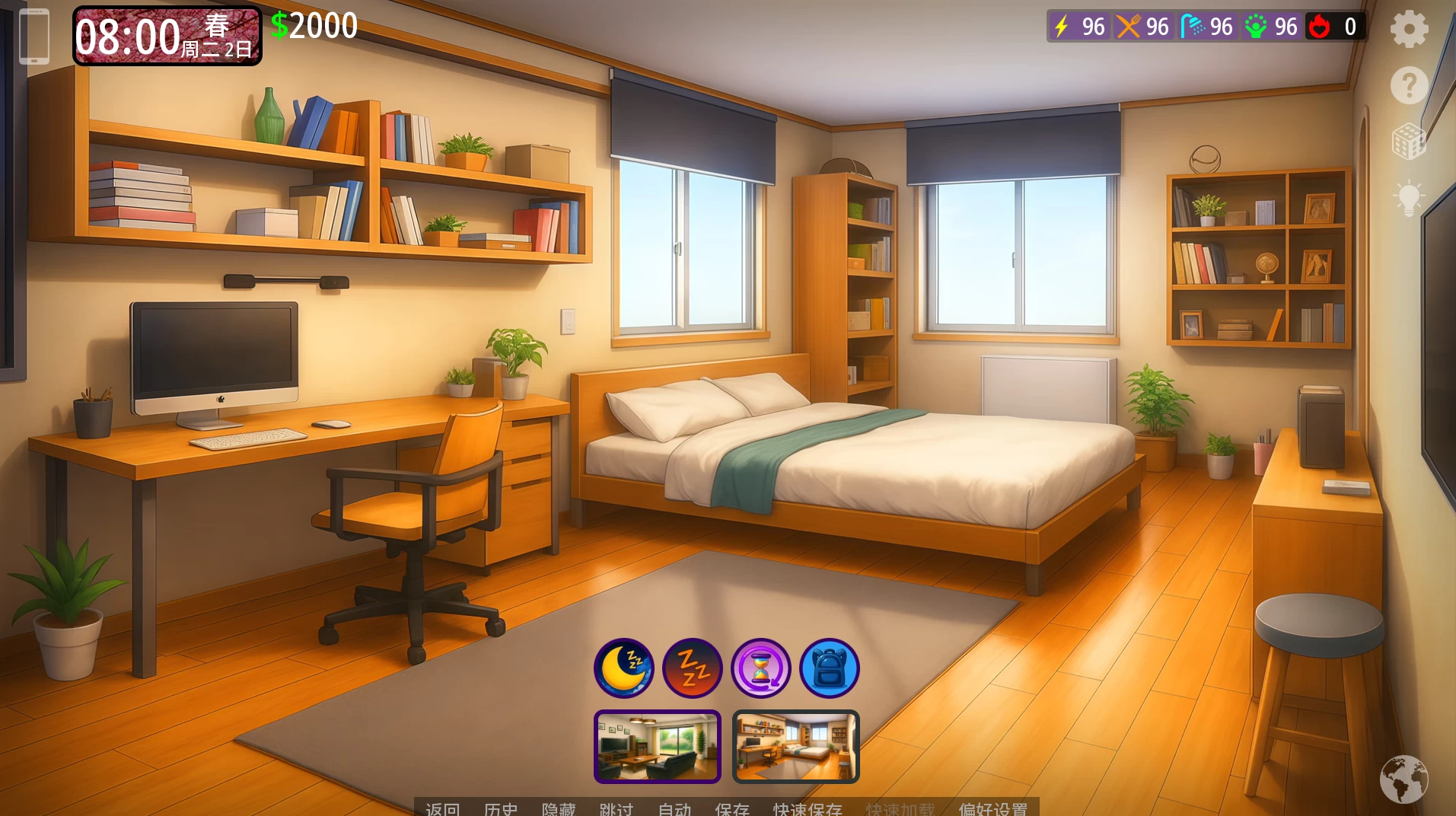Image resolution: width=1456 pixels, height=816 pixels.
Task: Open the 保存 save screen
Action: click(732, 809)
